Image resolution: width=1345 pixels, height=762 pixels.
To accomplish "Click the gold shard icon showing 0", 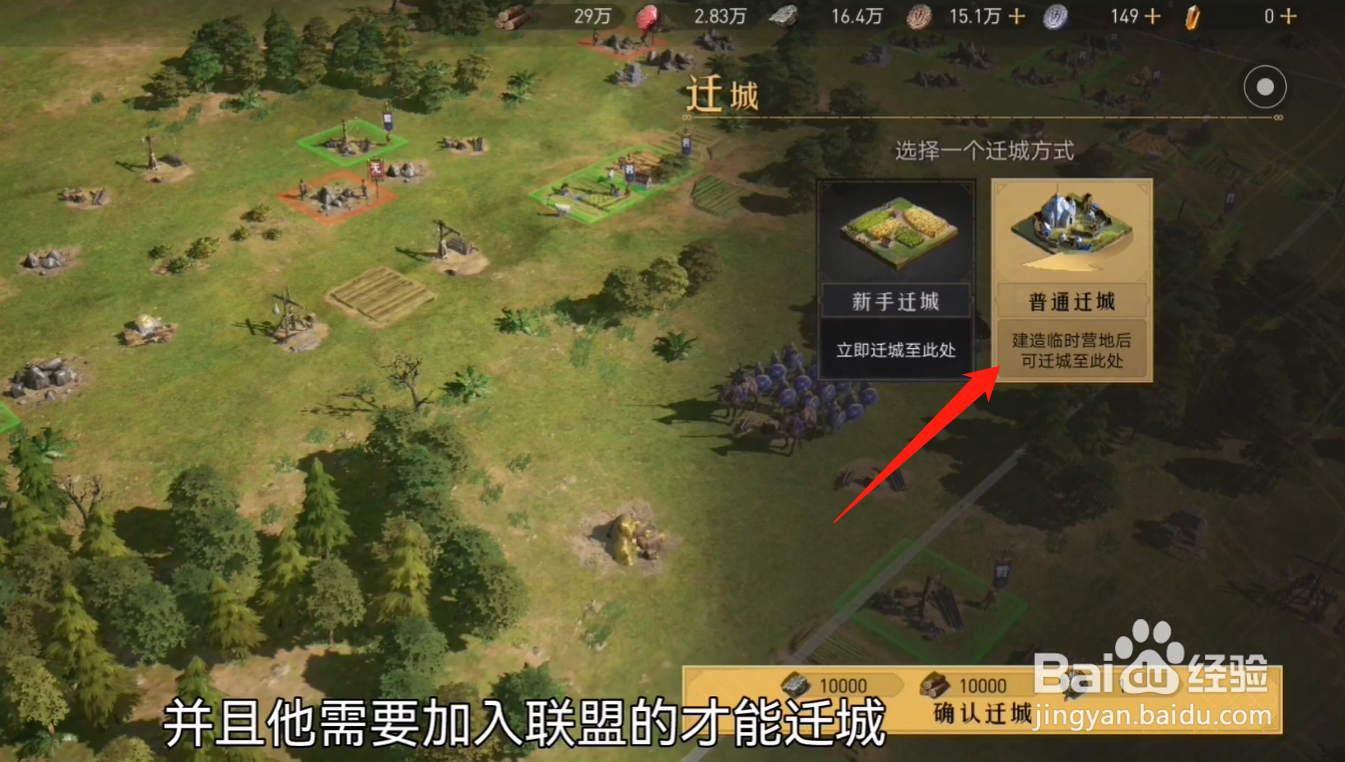I will (1190, 16).
